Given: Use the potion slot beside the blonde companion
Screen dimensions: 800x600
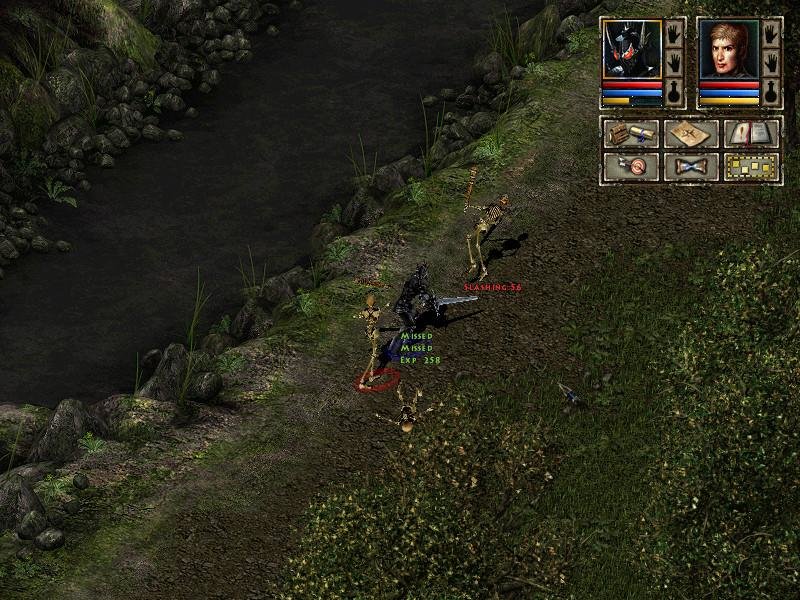Looking at the screenshot, I should point(771,92).
